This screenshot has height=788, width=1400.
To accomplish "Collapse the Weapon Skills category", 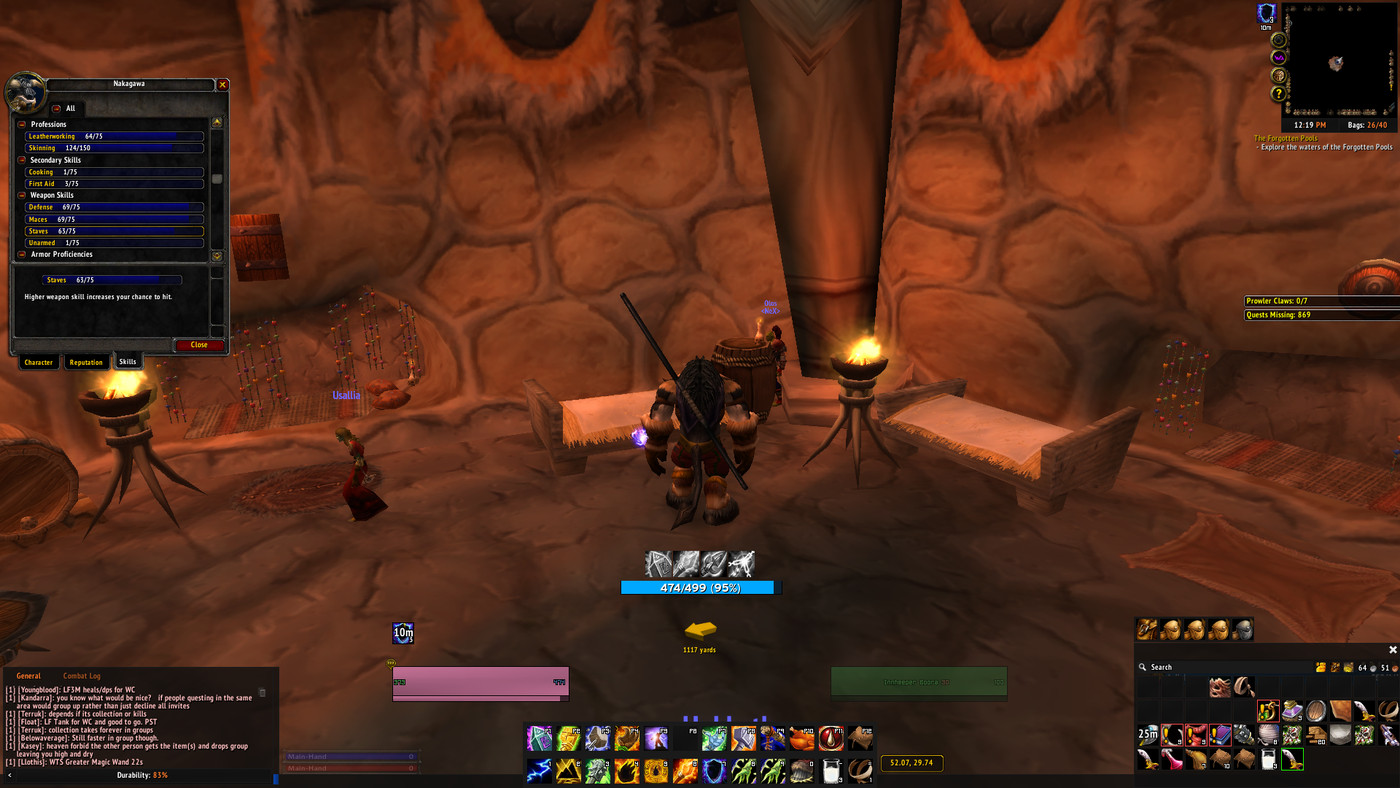I will pos(22,195).
